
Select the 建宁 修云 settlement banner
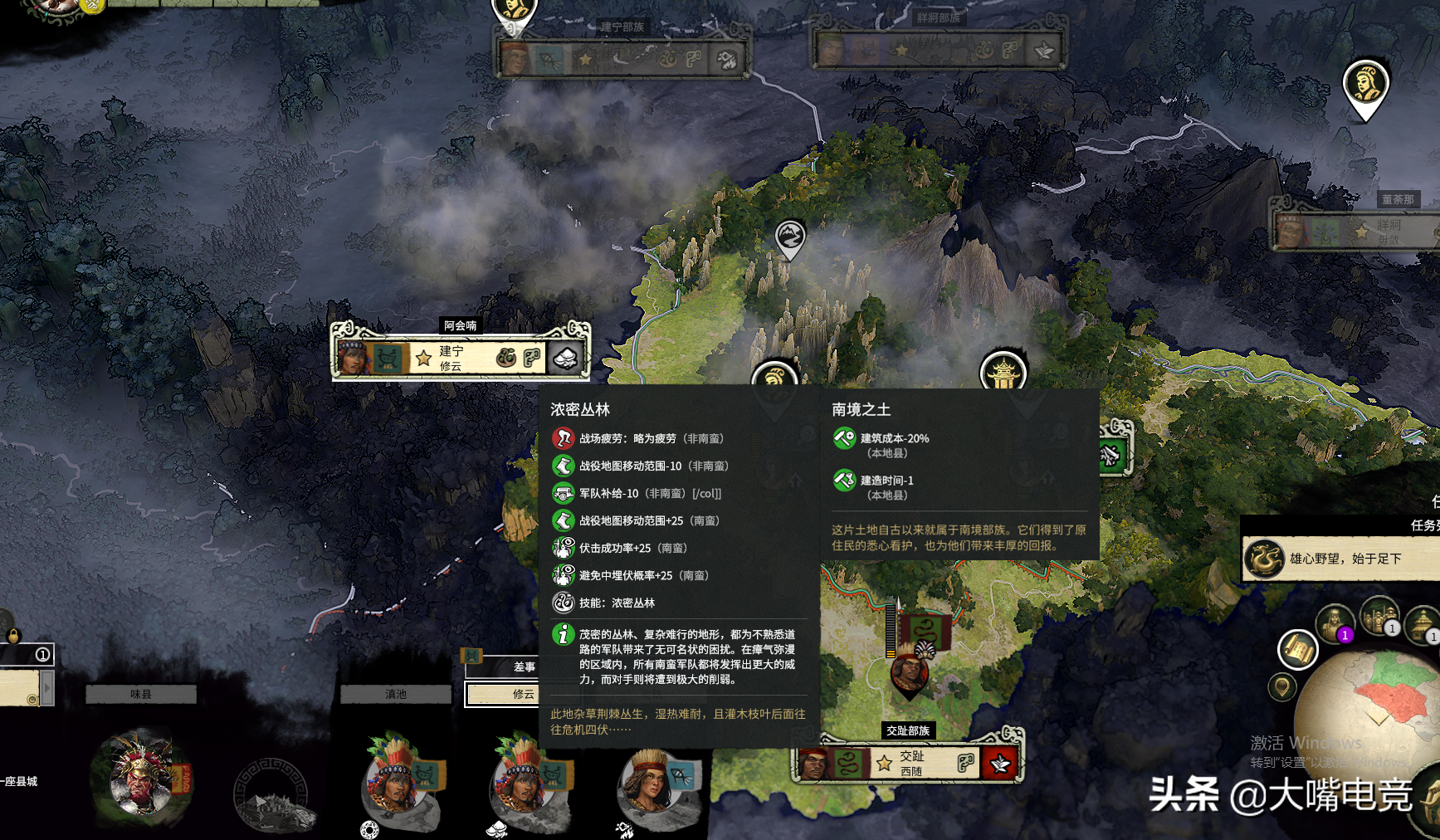pyautogui.click(x=459, y=358)
